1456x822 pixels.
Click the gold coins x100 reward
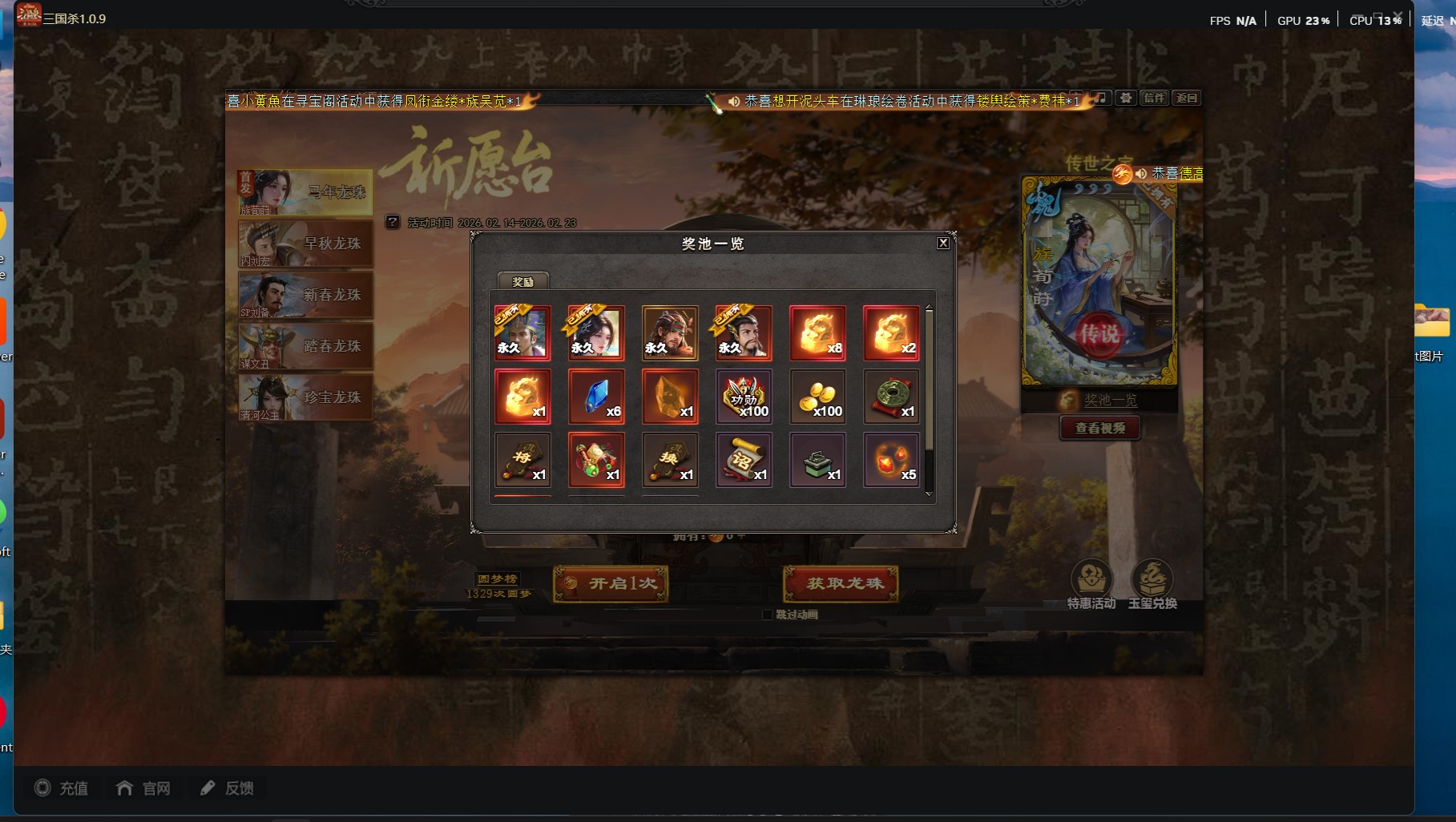(817, 397)
